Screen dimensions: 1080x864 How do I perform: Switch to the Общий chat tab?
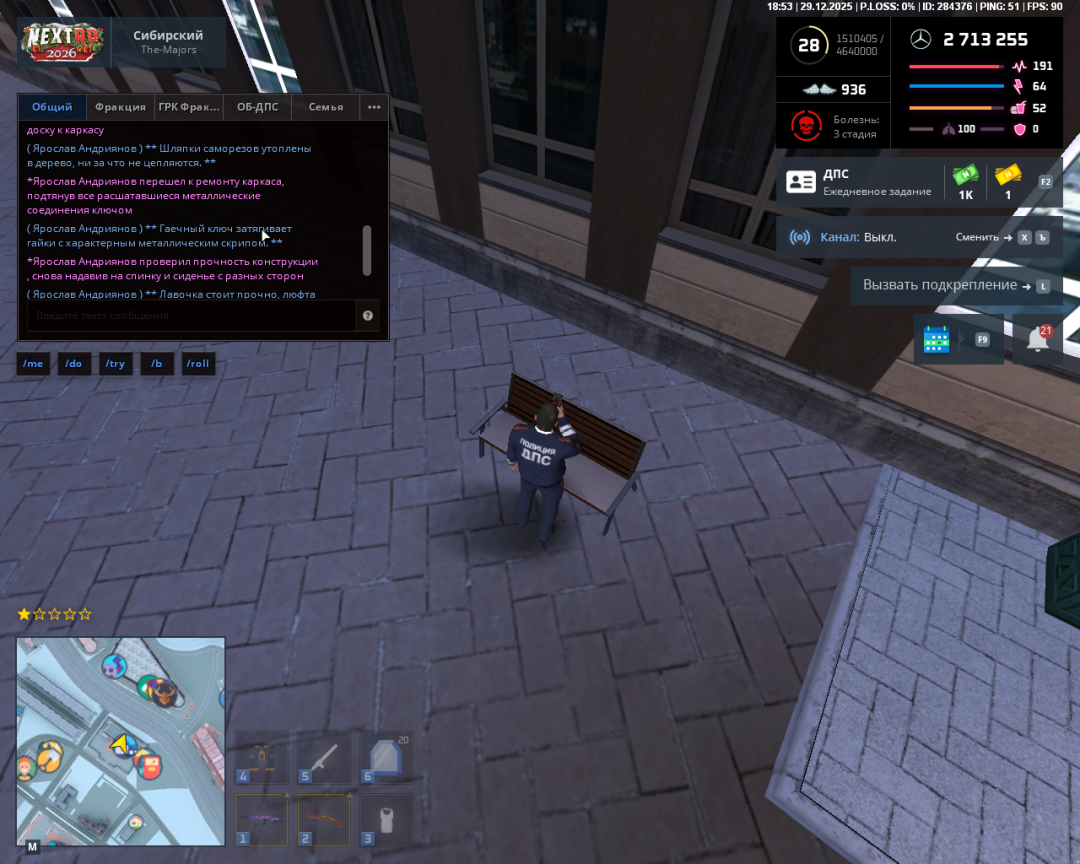52,107
